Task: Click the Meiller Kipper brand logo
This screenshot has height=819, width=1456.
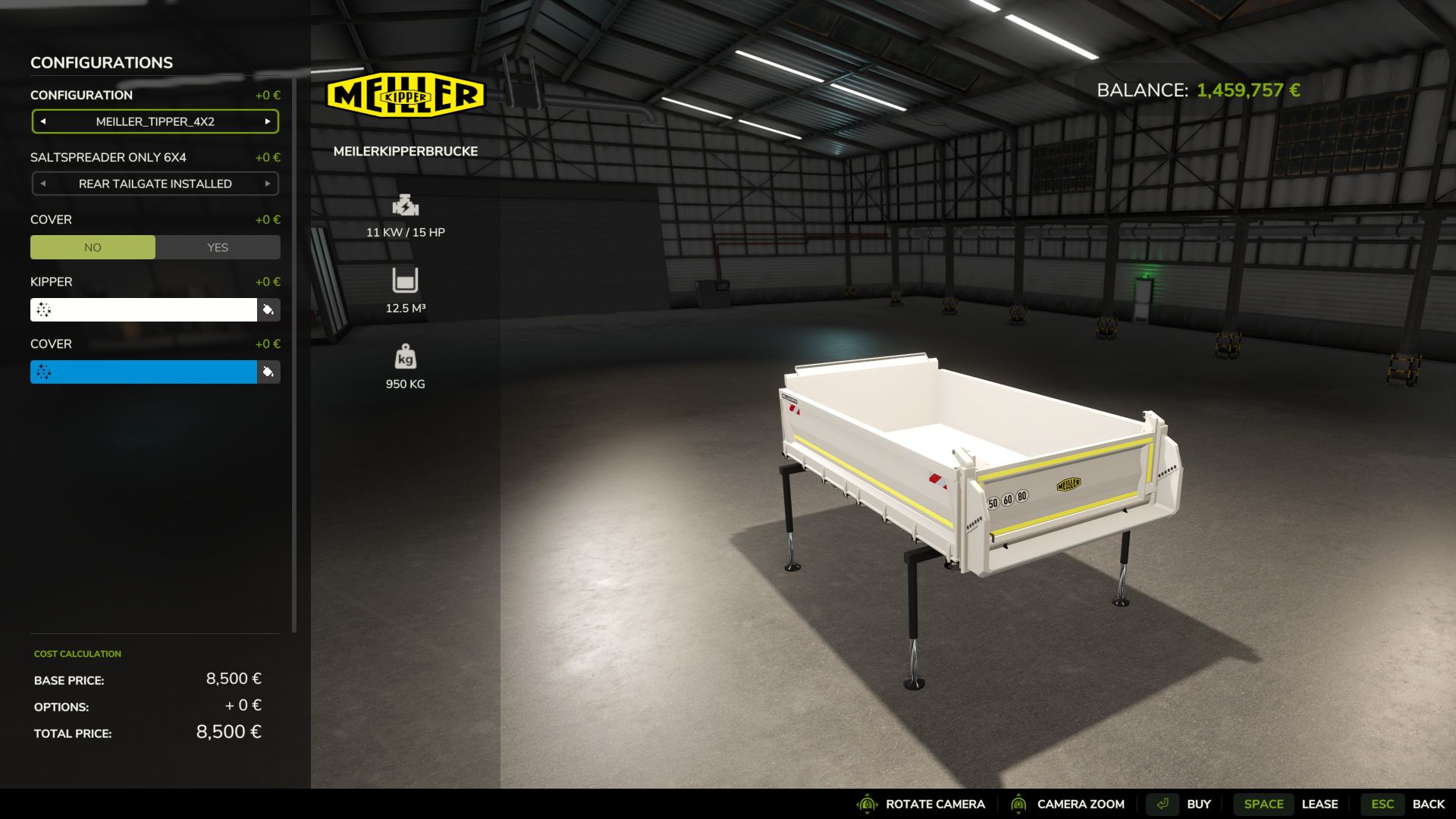Action: tap(407, 93)
